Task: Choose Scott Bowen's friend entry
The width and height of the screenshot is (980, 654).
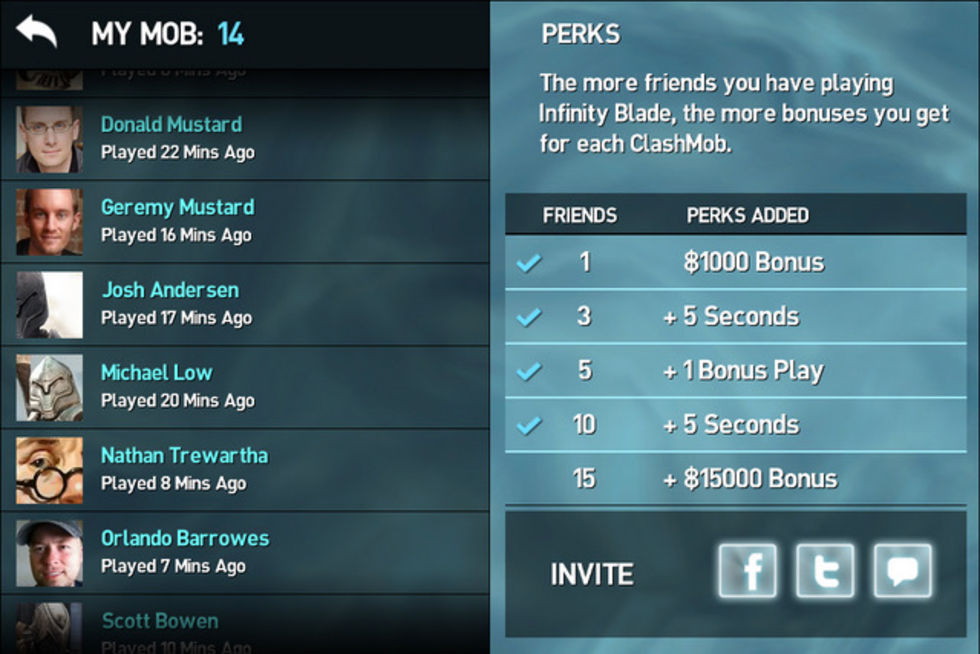Action: [160, 621]
